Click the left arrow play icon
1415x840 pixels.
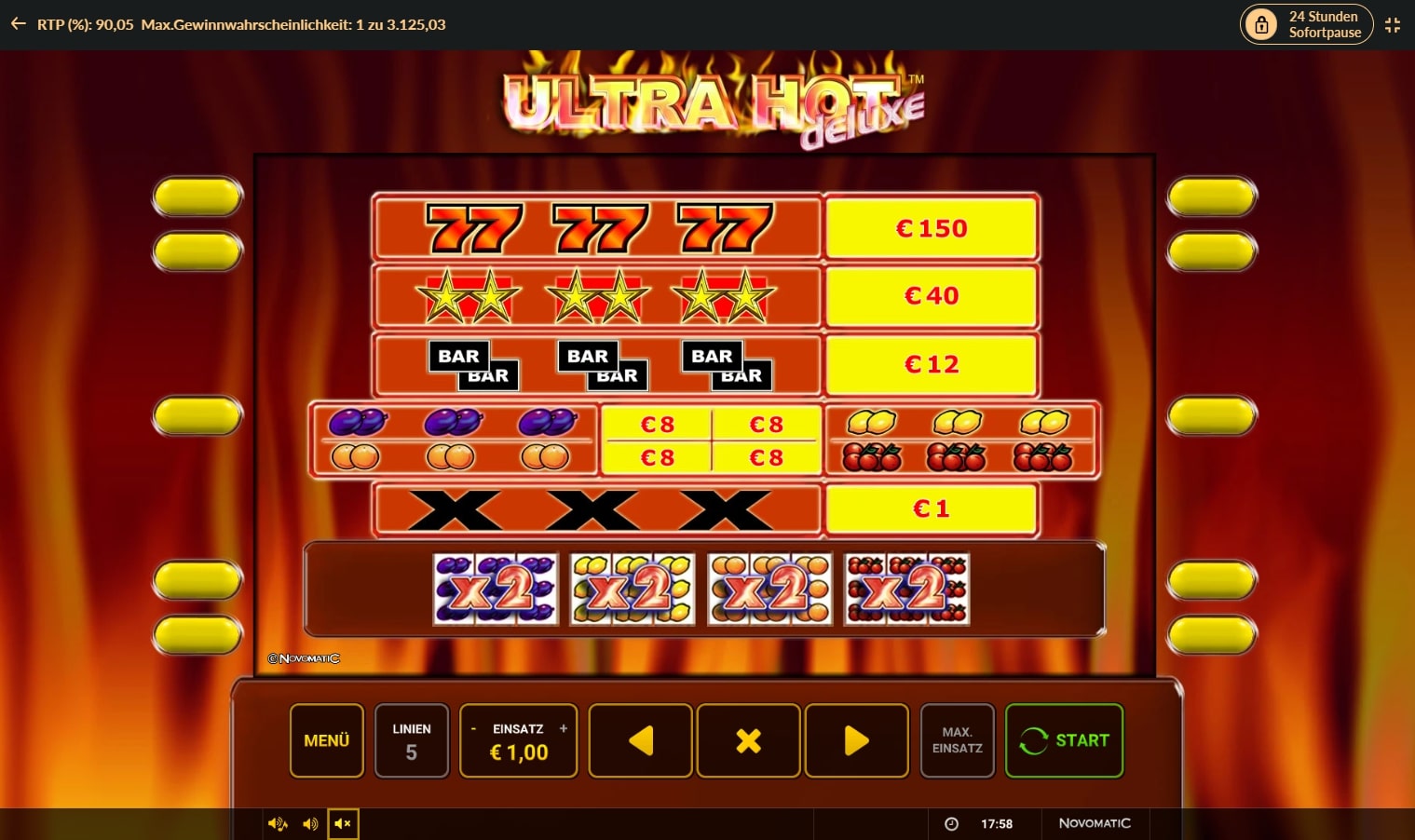tap(640, 740)
